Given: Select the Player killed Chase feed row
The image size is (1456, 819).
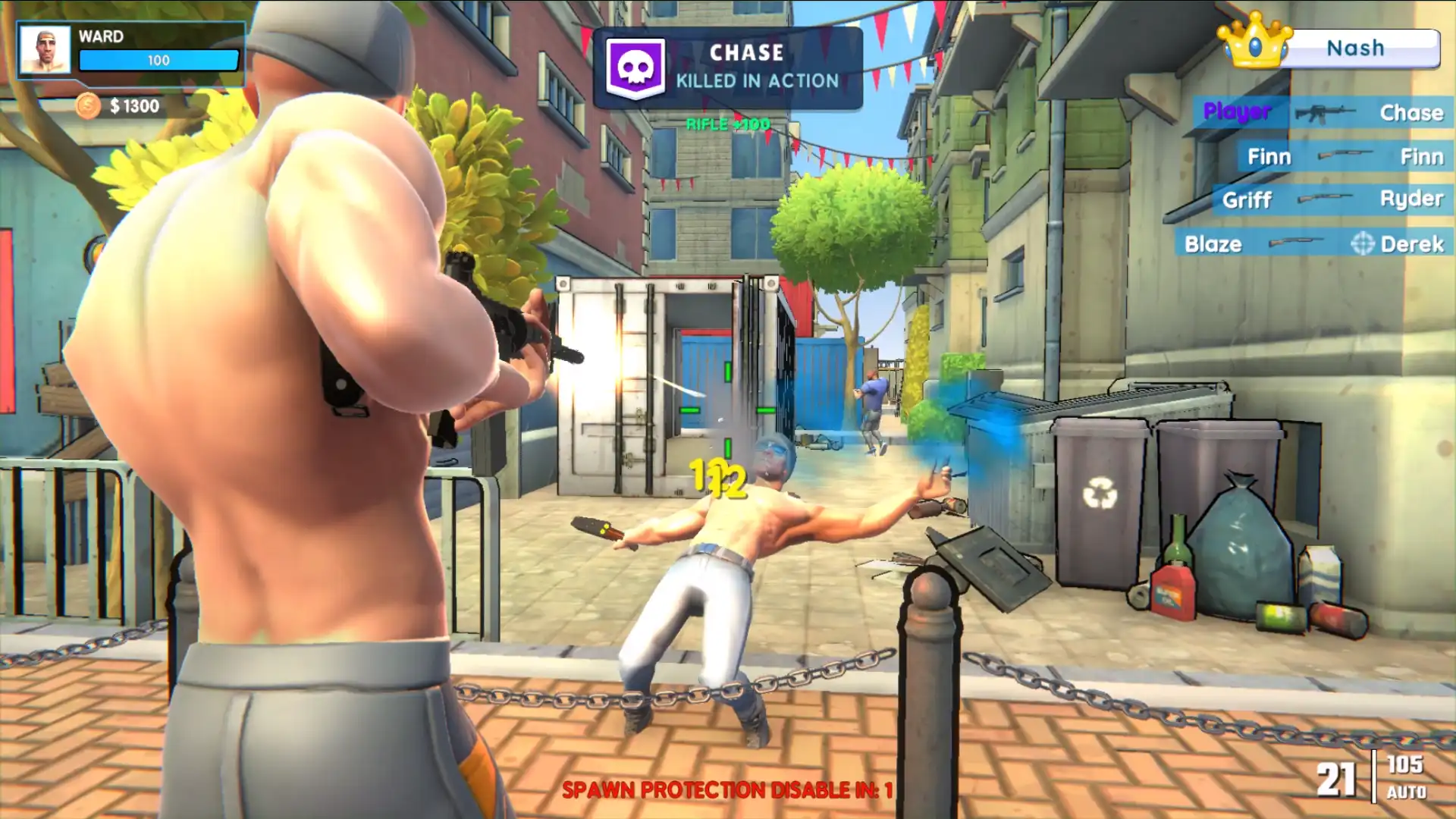Looking at the screenshot, I should pyautogui.click(x=1323, y=113).
